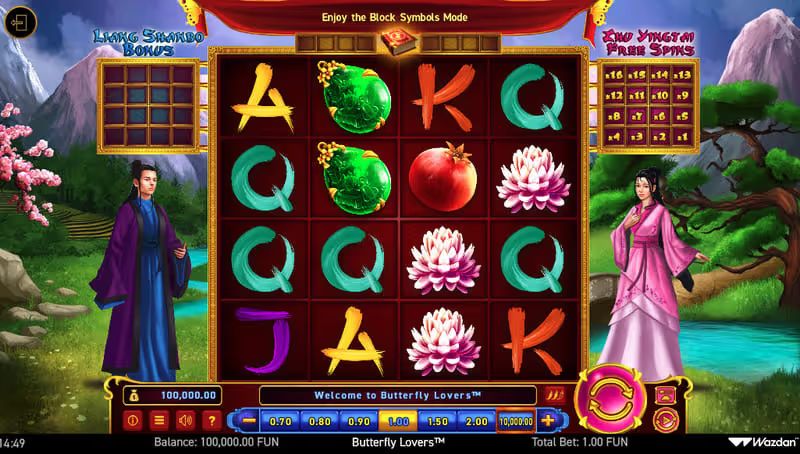Set the bet to 2.00
Image resolution: width=800 pixels, height=454 pixels.
[476, 421]
